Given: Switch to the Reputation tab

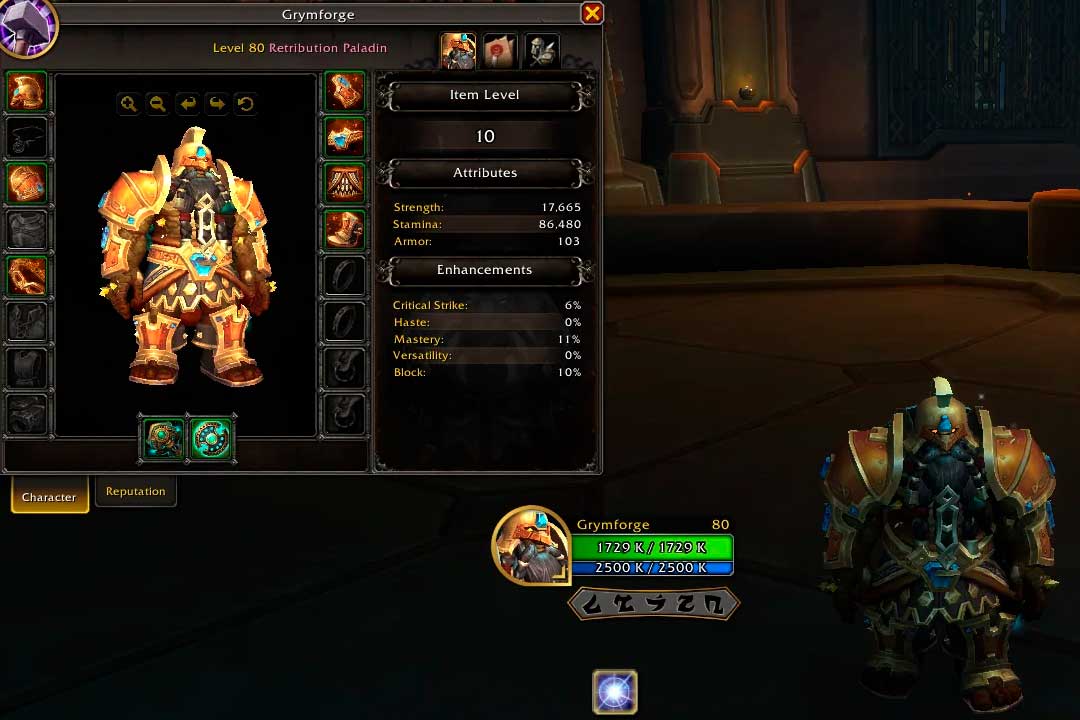Looking at the screenshot, I should click(136, 491).
